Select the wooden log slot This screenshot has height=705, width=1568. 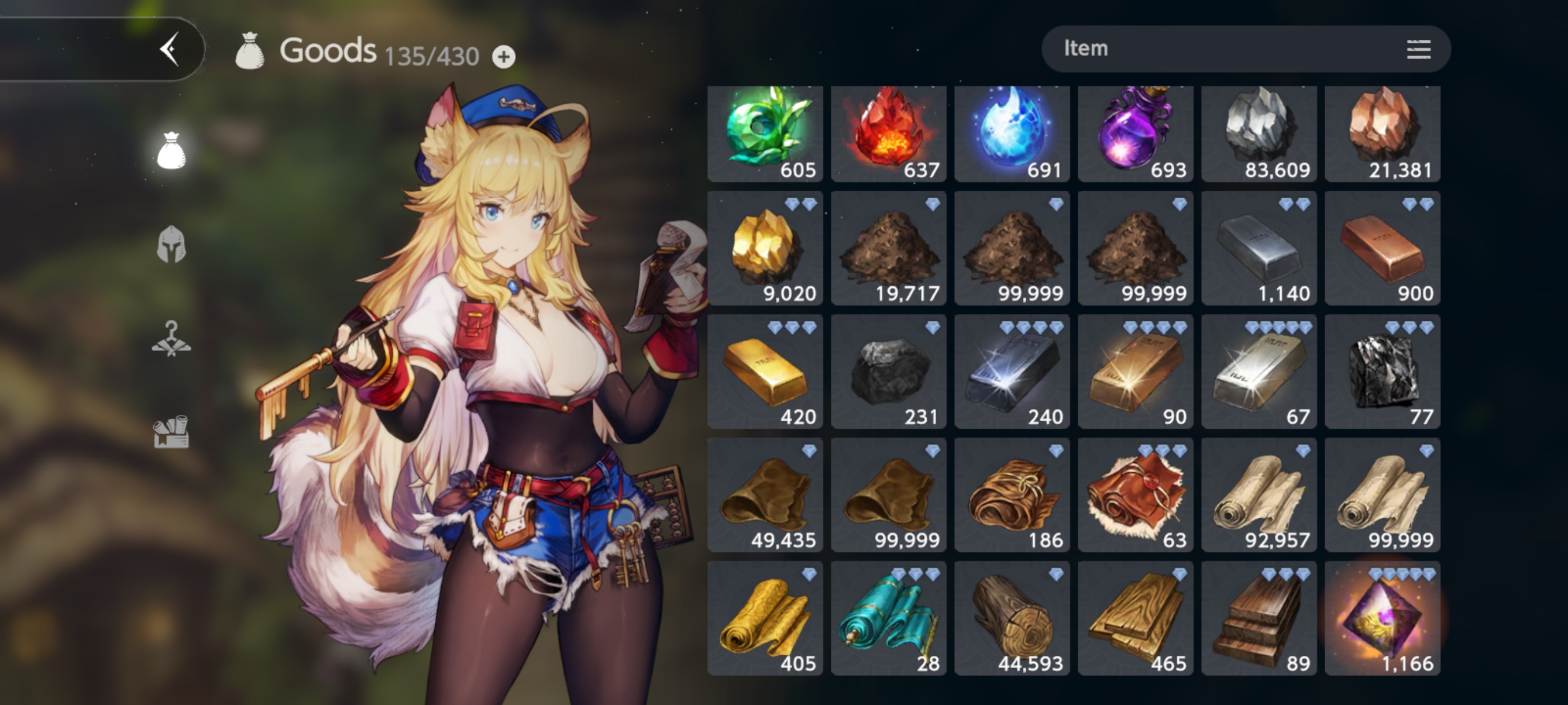pos(1012,619)
